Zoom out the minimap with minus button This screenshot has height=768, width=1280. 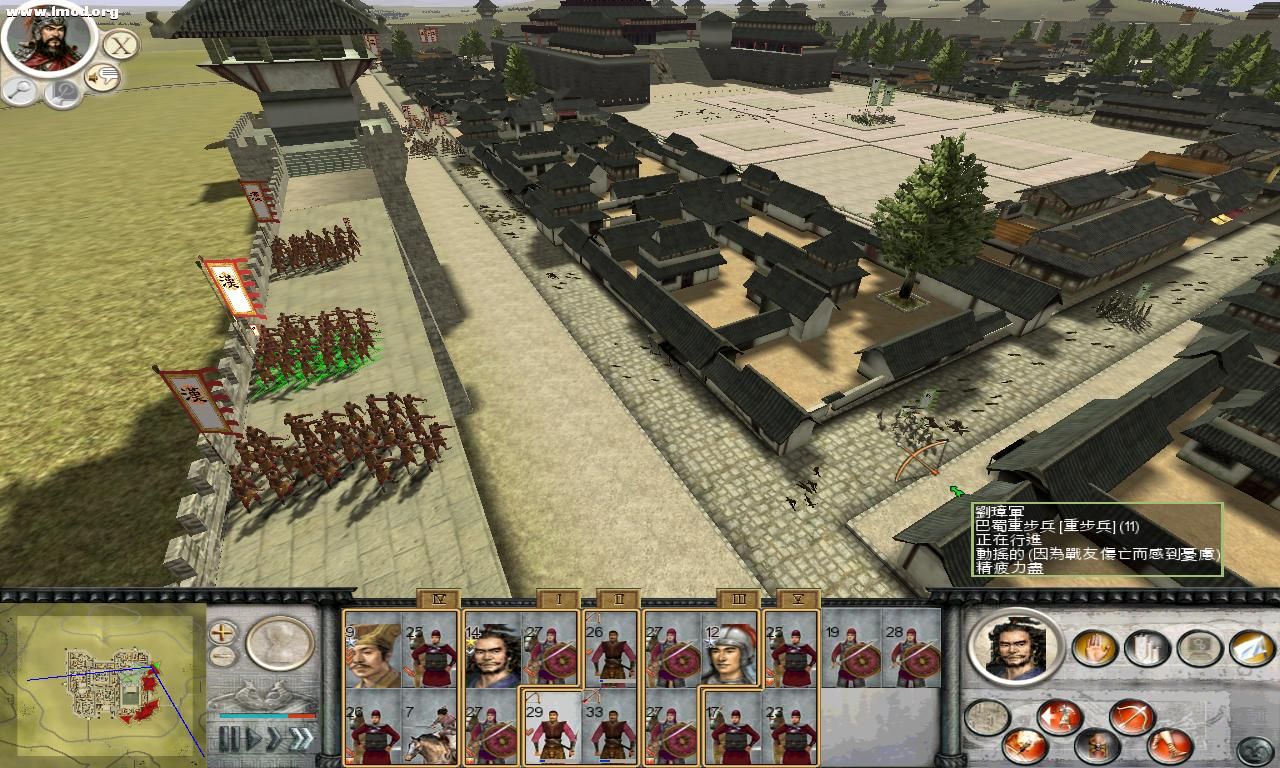tap(223, 657)
